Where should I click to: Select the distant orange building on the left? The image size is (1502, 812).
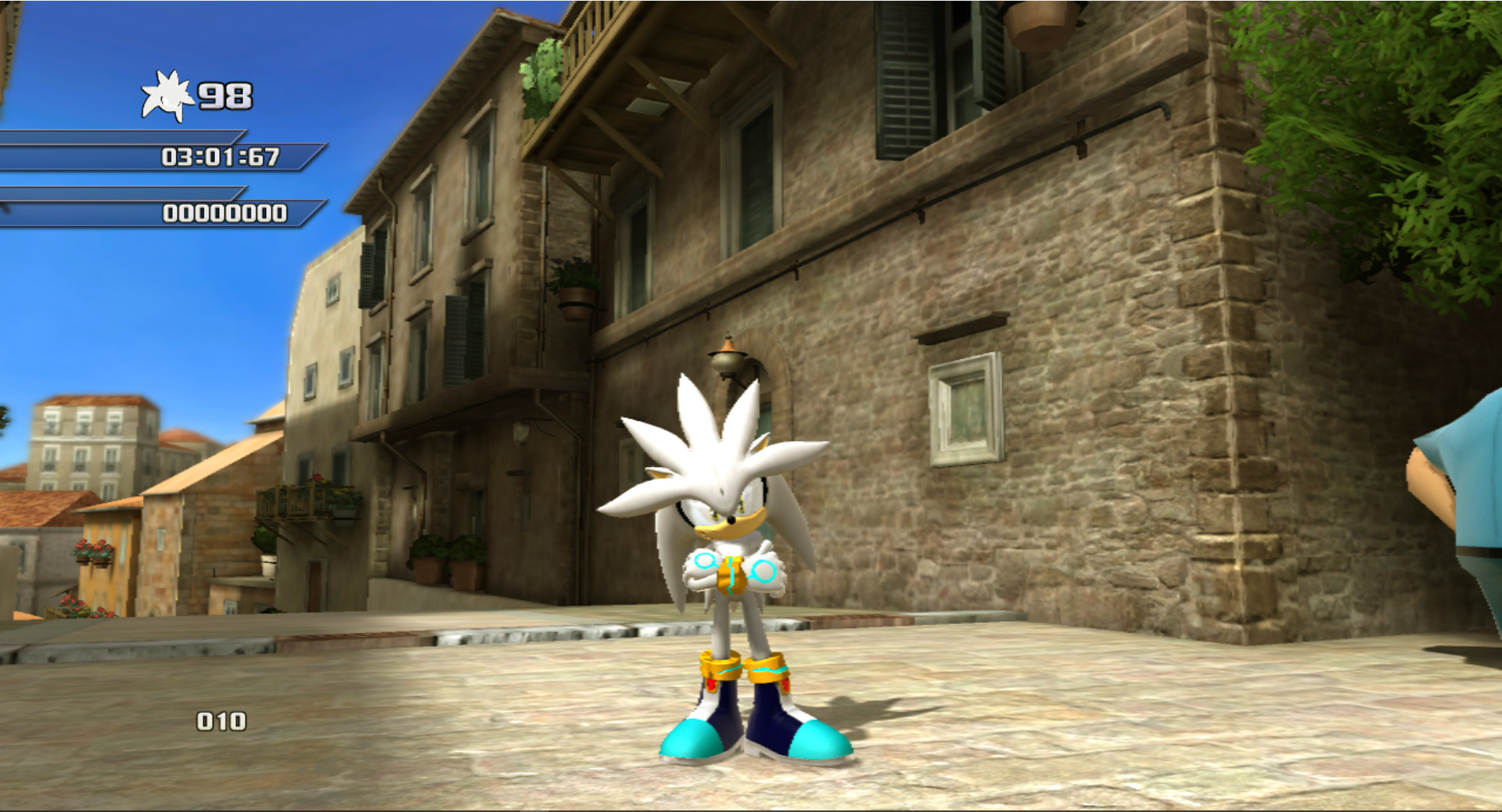tap(86, 446)
